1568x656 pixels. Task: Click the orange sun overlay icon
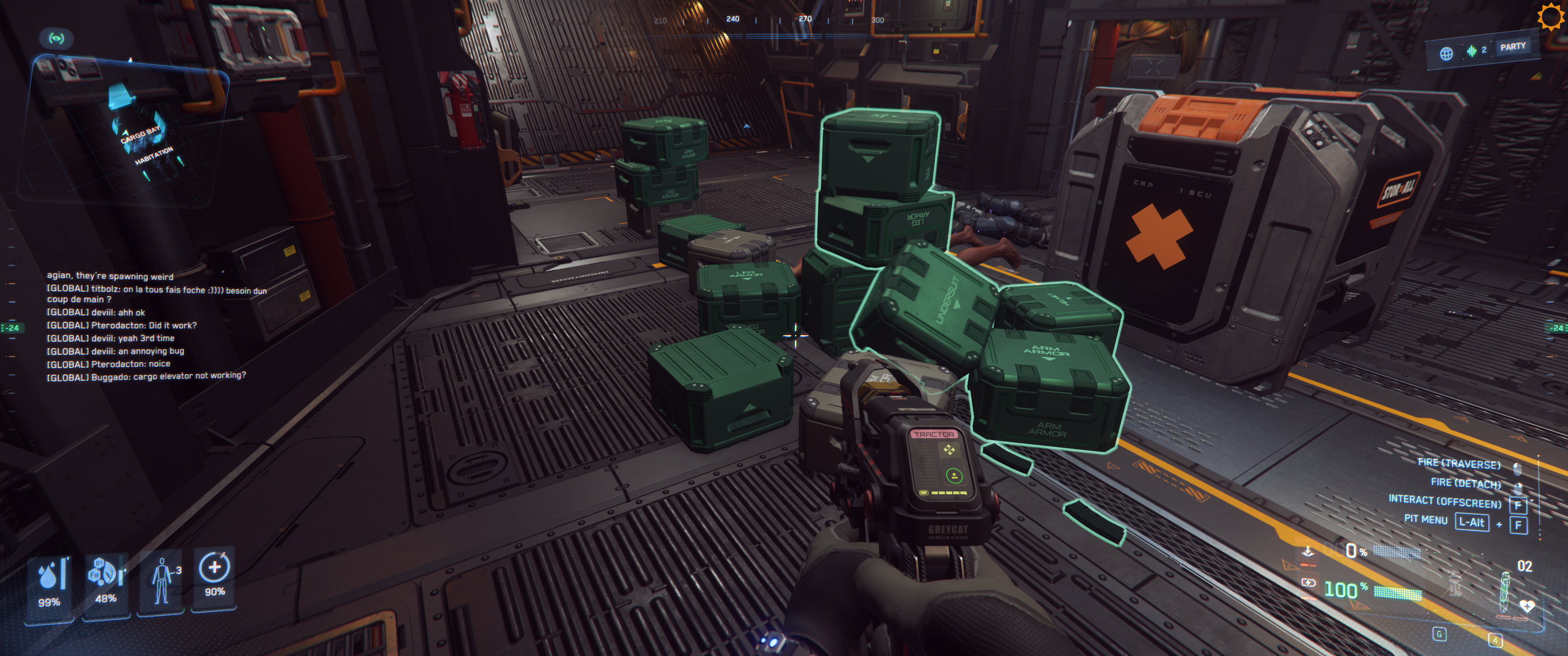1550,16
